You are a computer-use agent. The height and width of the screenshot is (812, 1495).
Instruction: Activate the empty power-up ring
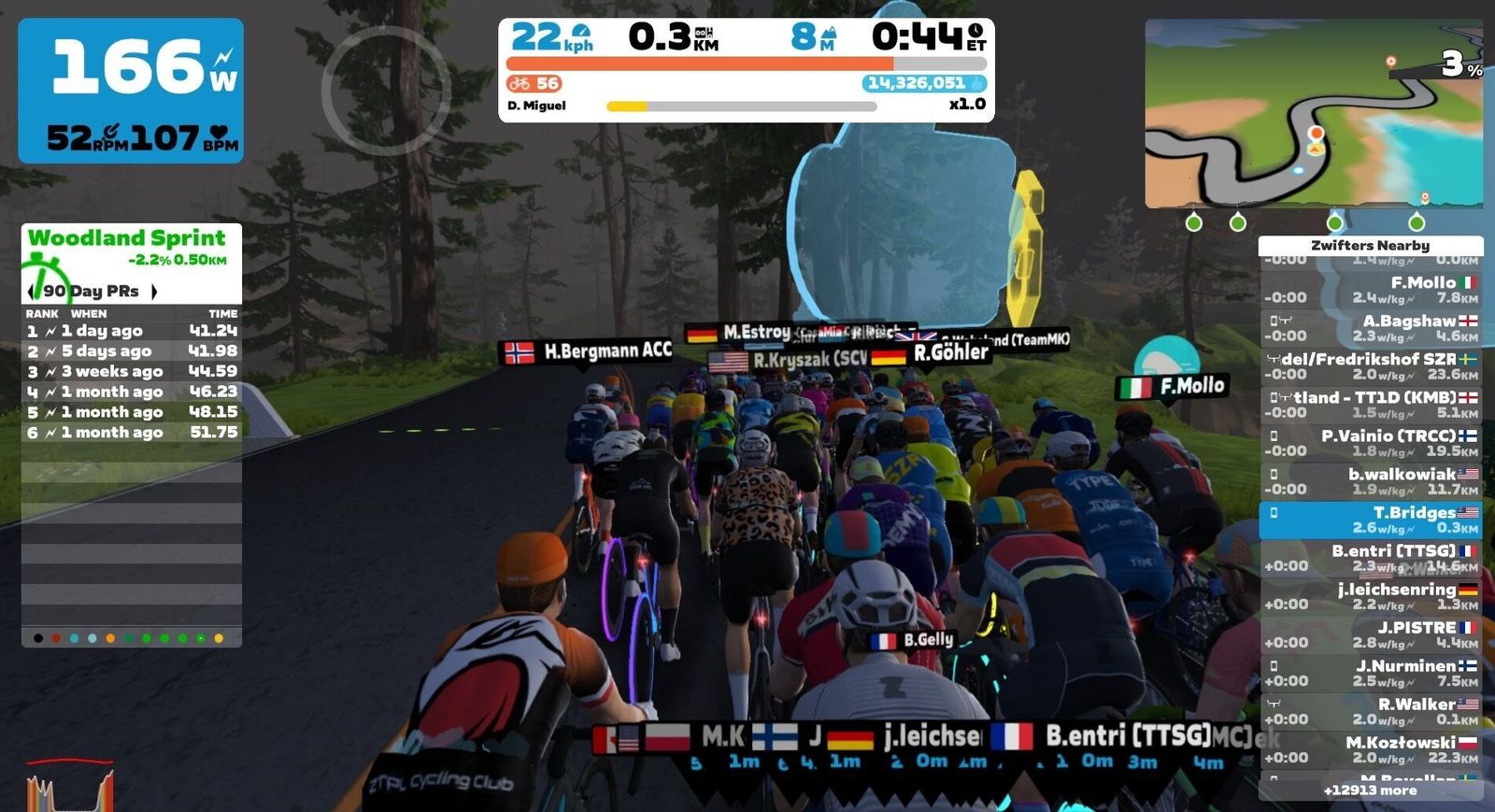coord(386,90)
